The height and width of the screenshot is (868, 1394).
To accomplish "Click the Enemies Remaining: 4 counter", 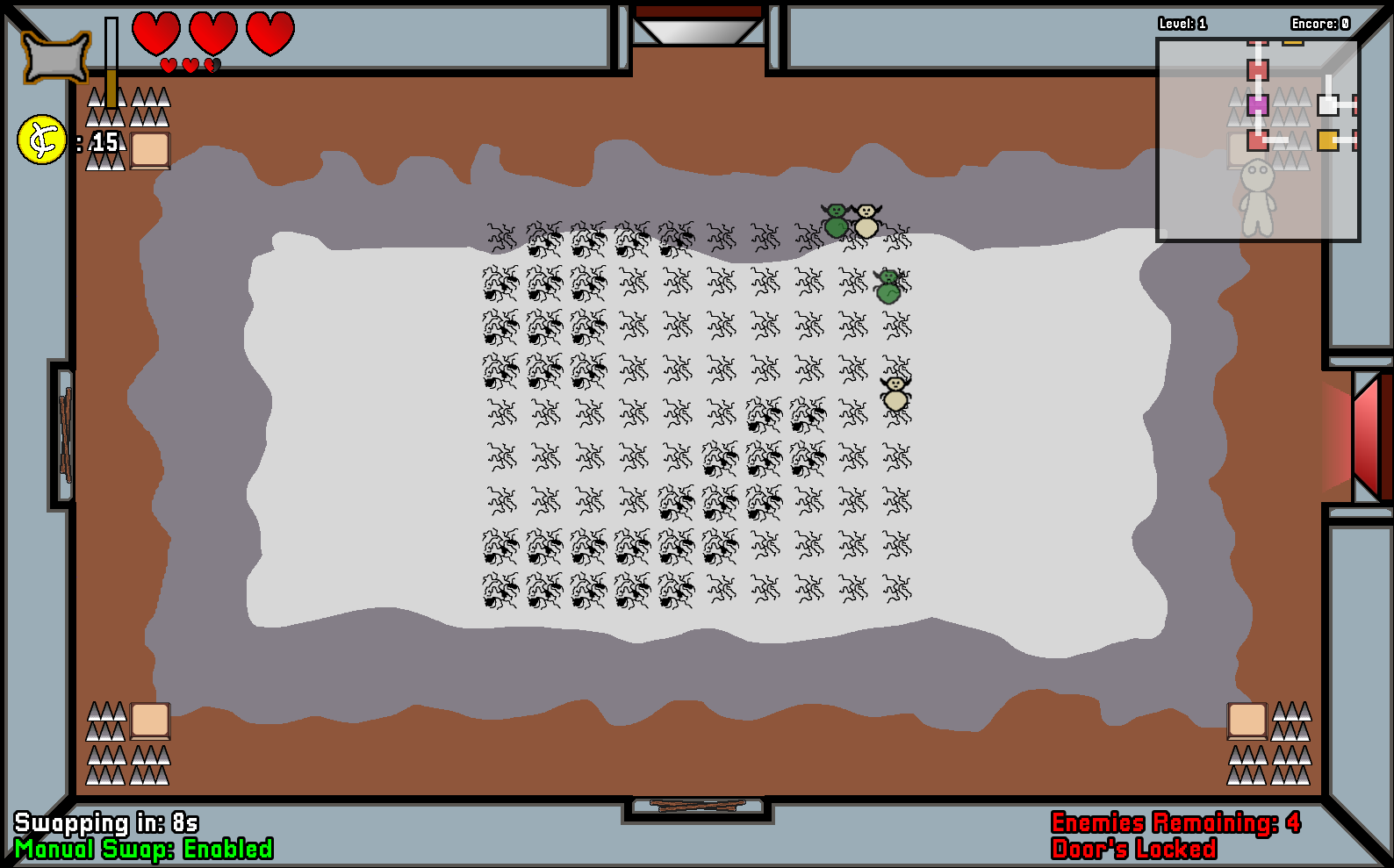I will (x=1176, y=823).
